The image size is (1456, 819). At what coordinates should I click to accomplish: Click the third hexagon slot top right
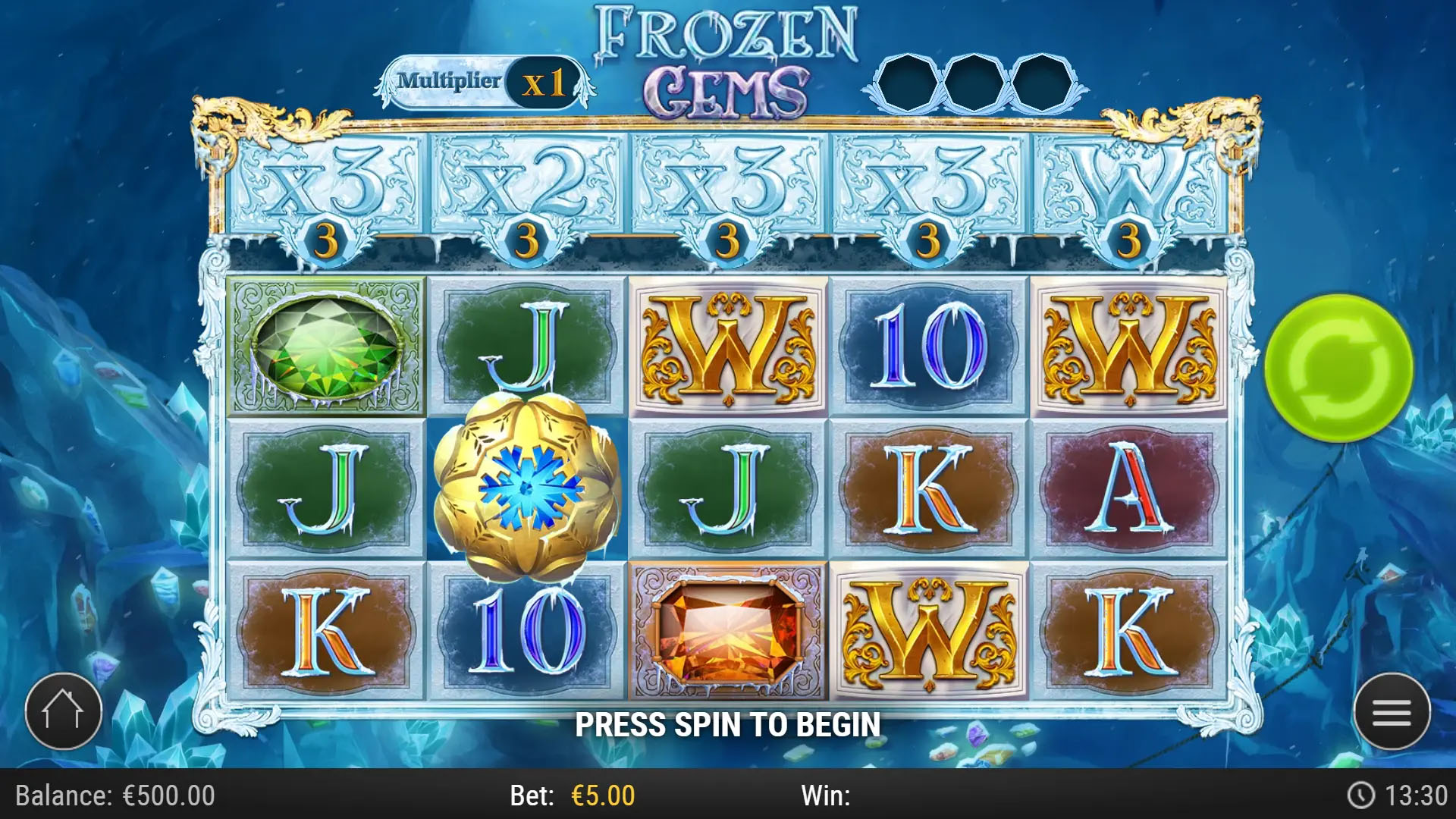pos(1040,81)
